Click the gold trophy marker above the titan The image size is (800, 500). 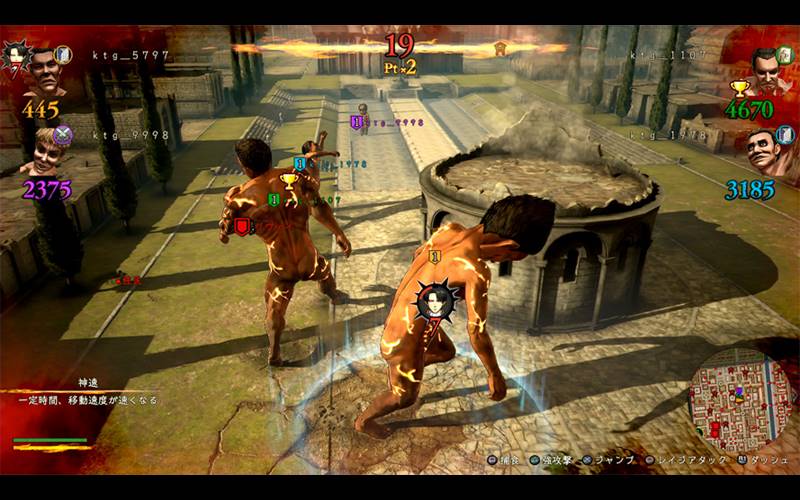click(x=289, y=181)
